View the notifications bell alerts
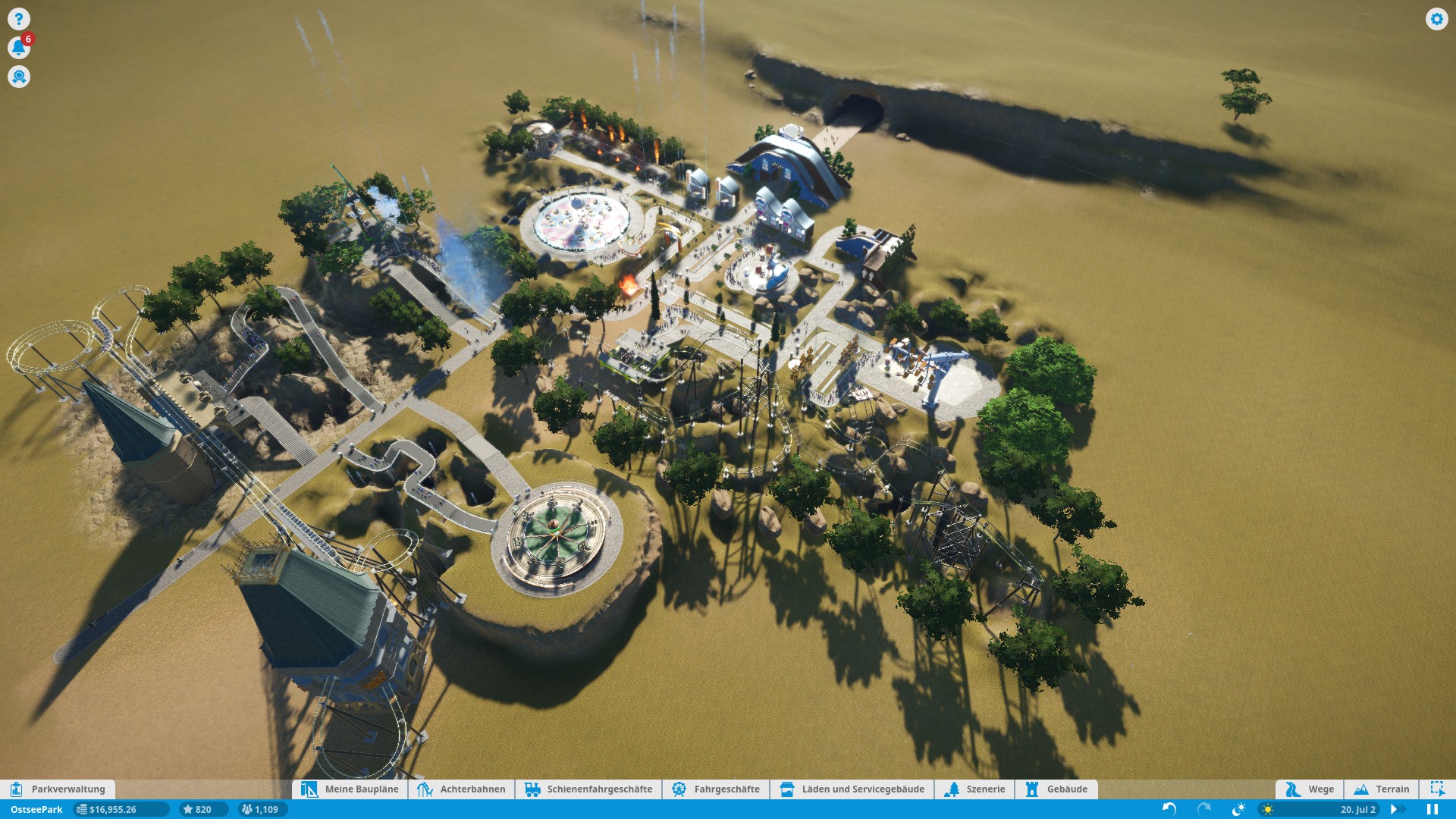 tap(19, 48)
